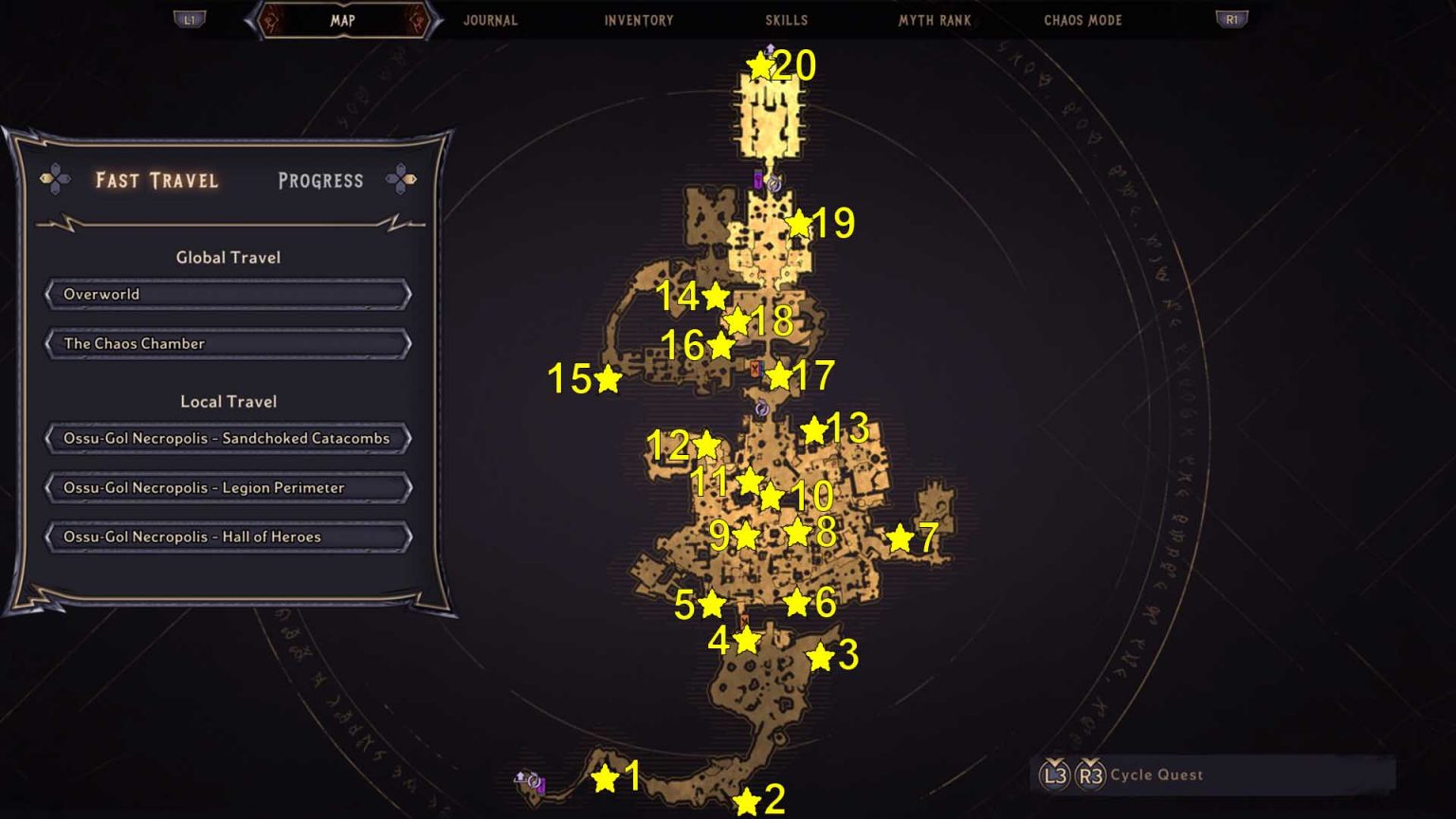
Task: Select star marker 15 on the map
Action: [608, 379]
